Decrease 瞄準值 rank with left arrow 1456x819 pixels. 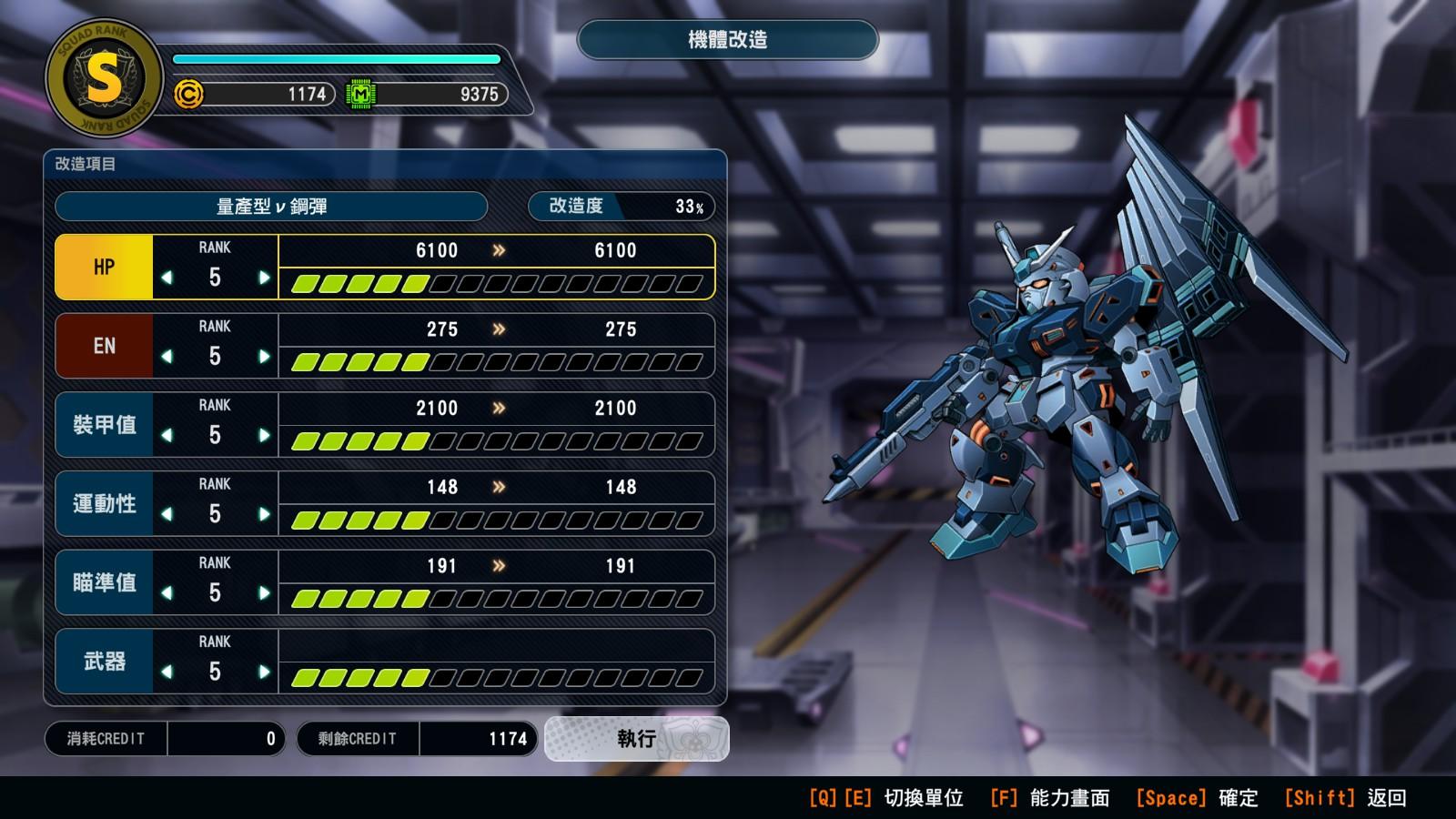coord(167,593)
